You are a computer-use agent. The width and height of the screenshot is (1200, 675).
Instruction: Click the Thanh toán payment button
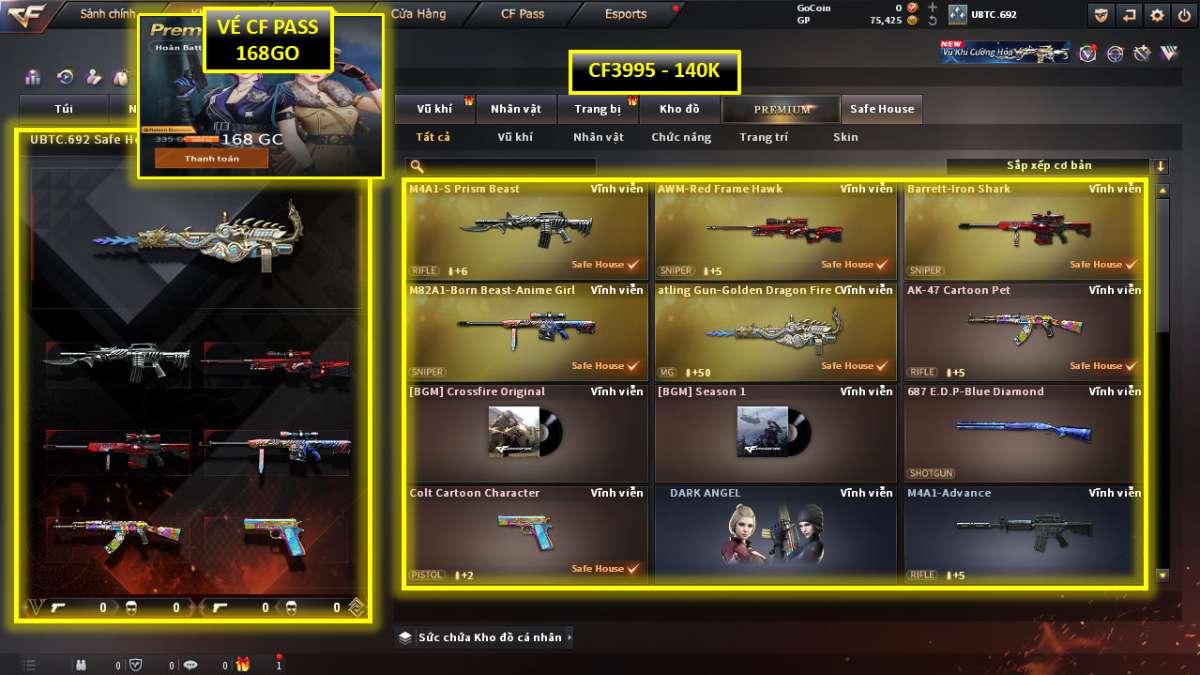[211, 158]
